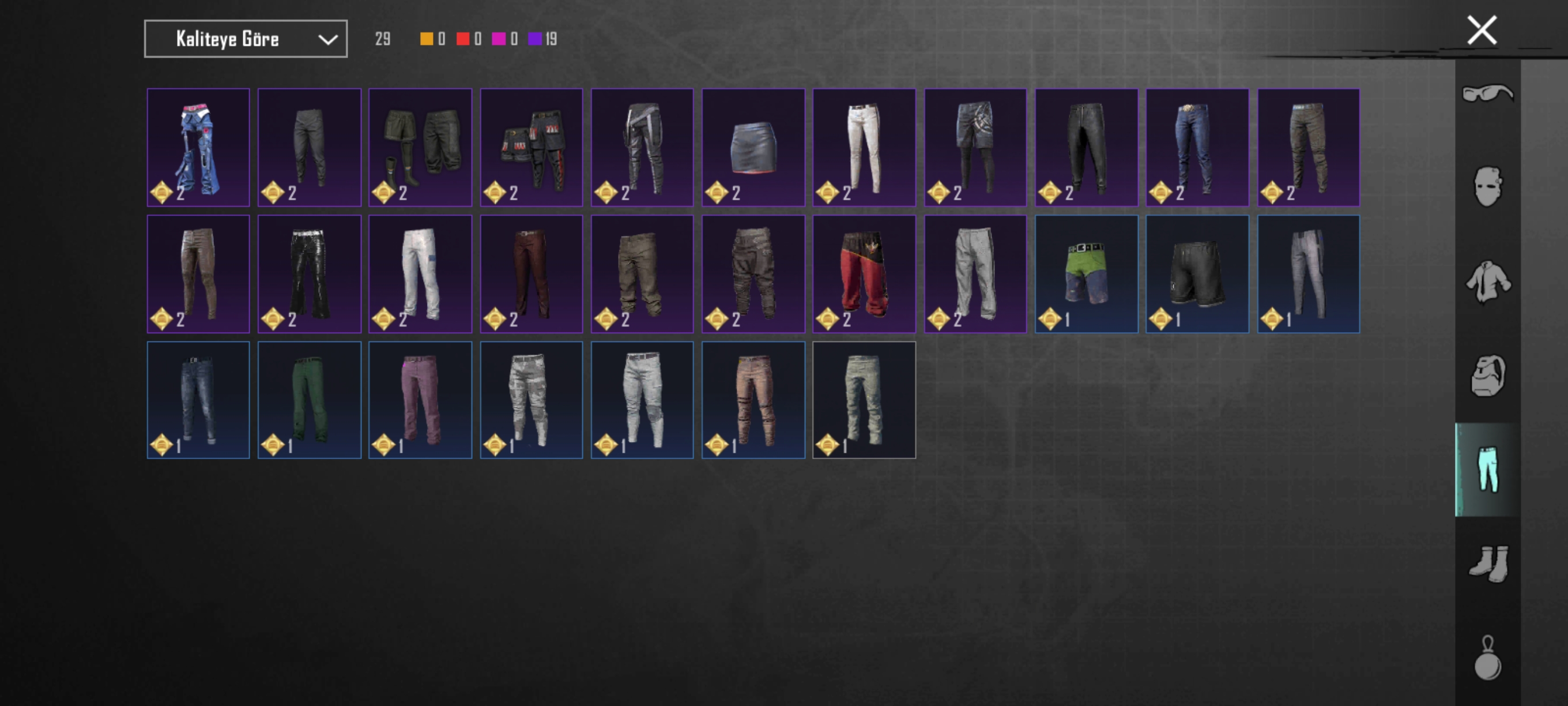Select the blue flared jeans item
The width and height of the screenshot is (1568, 706).
pyautogui.click(x=198, y=148)
